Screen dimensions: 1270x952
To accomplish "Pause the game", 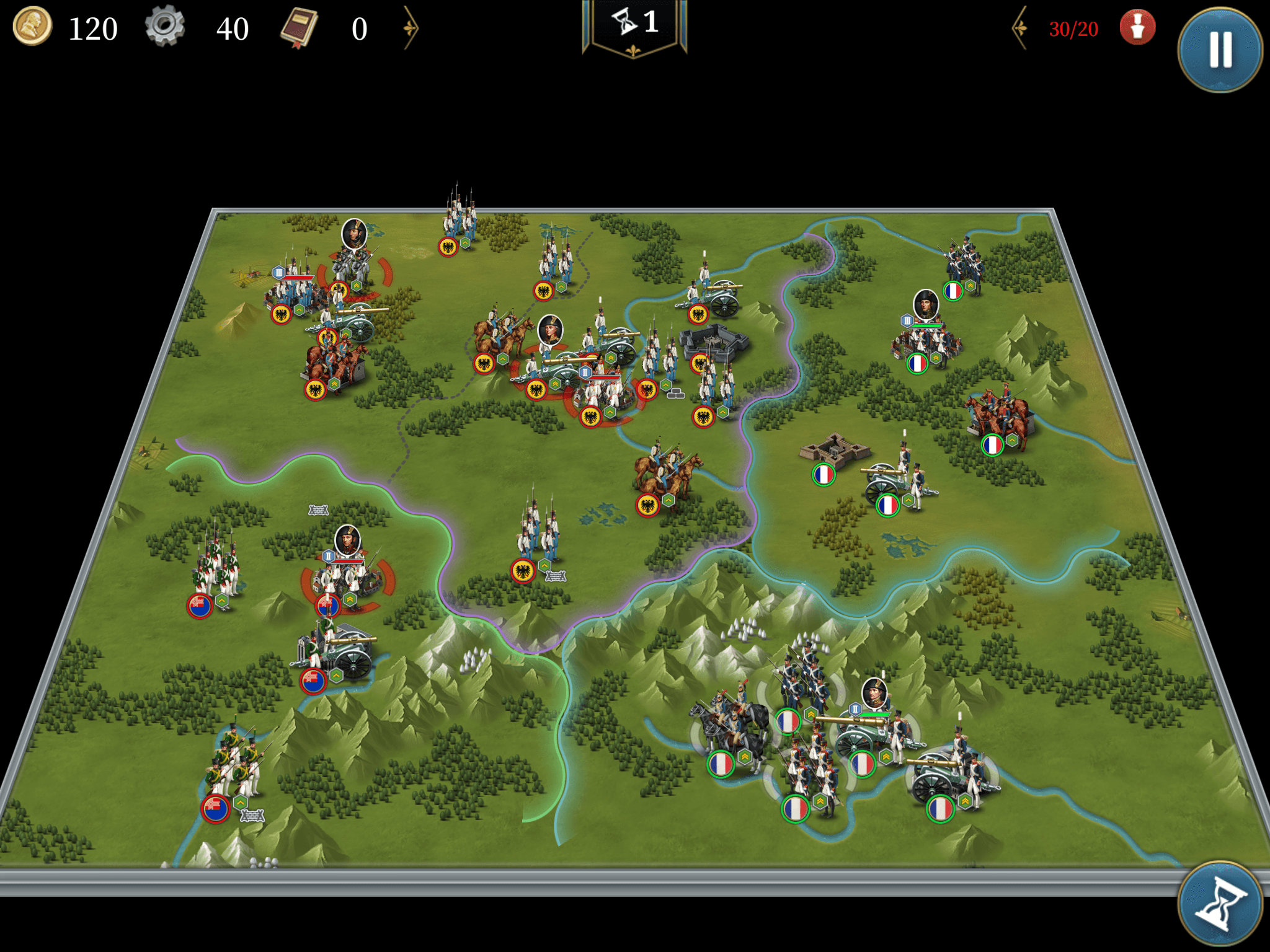I will pos(1220,49).
